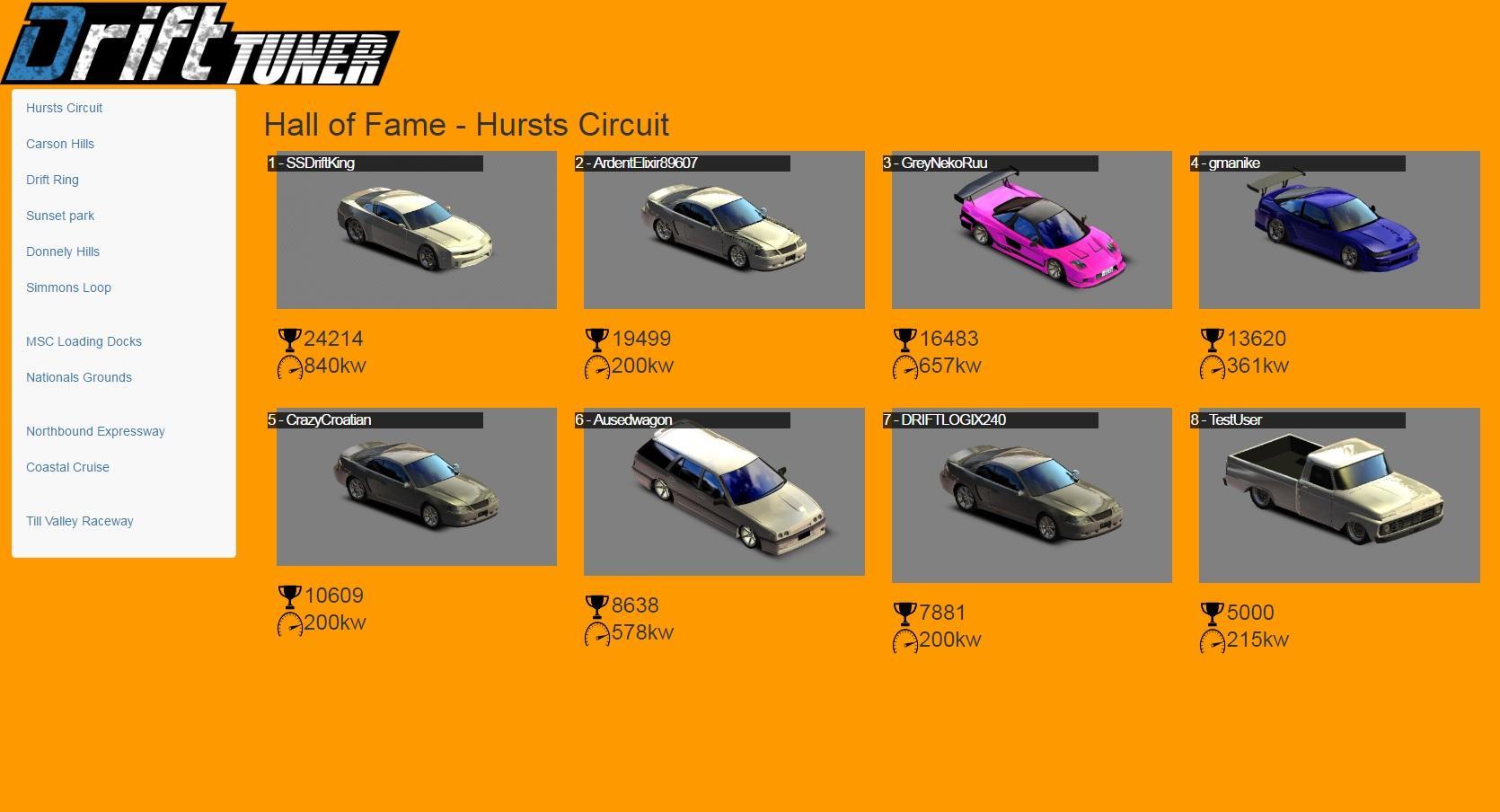This screenshot has height=812, width=1500.
Task: Click the trophy icon under gmanike's car
Action: point(1212,339)
